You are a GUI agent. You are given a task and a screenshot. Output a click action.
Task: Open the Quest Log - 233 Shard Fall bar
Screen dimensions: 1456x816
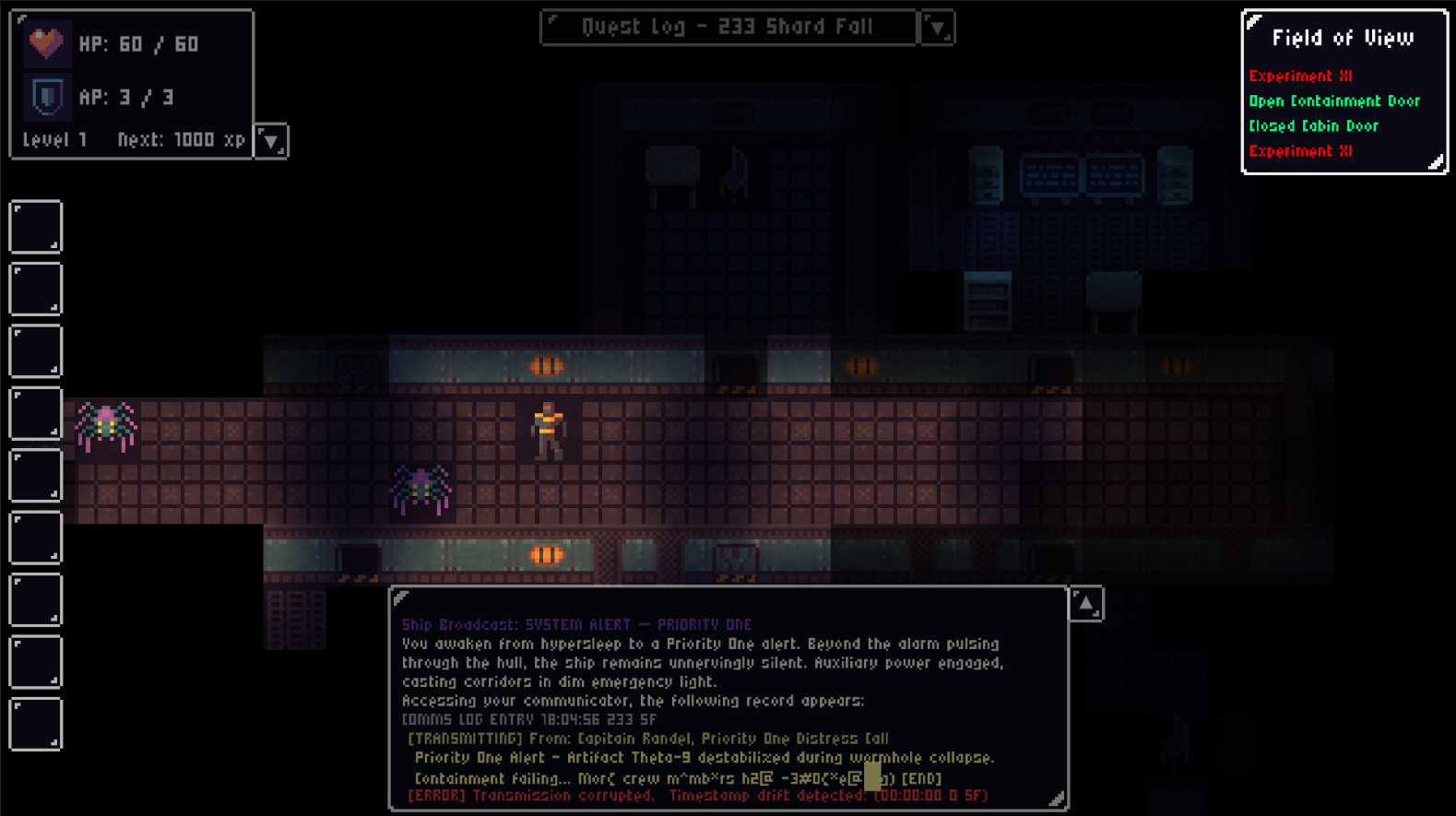[728, 28]
